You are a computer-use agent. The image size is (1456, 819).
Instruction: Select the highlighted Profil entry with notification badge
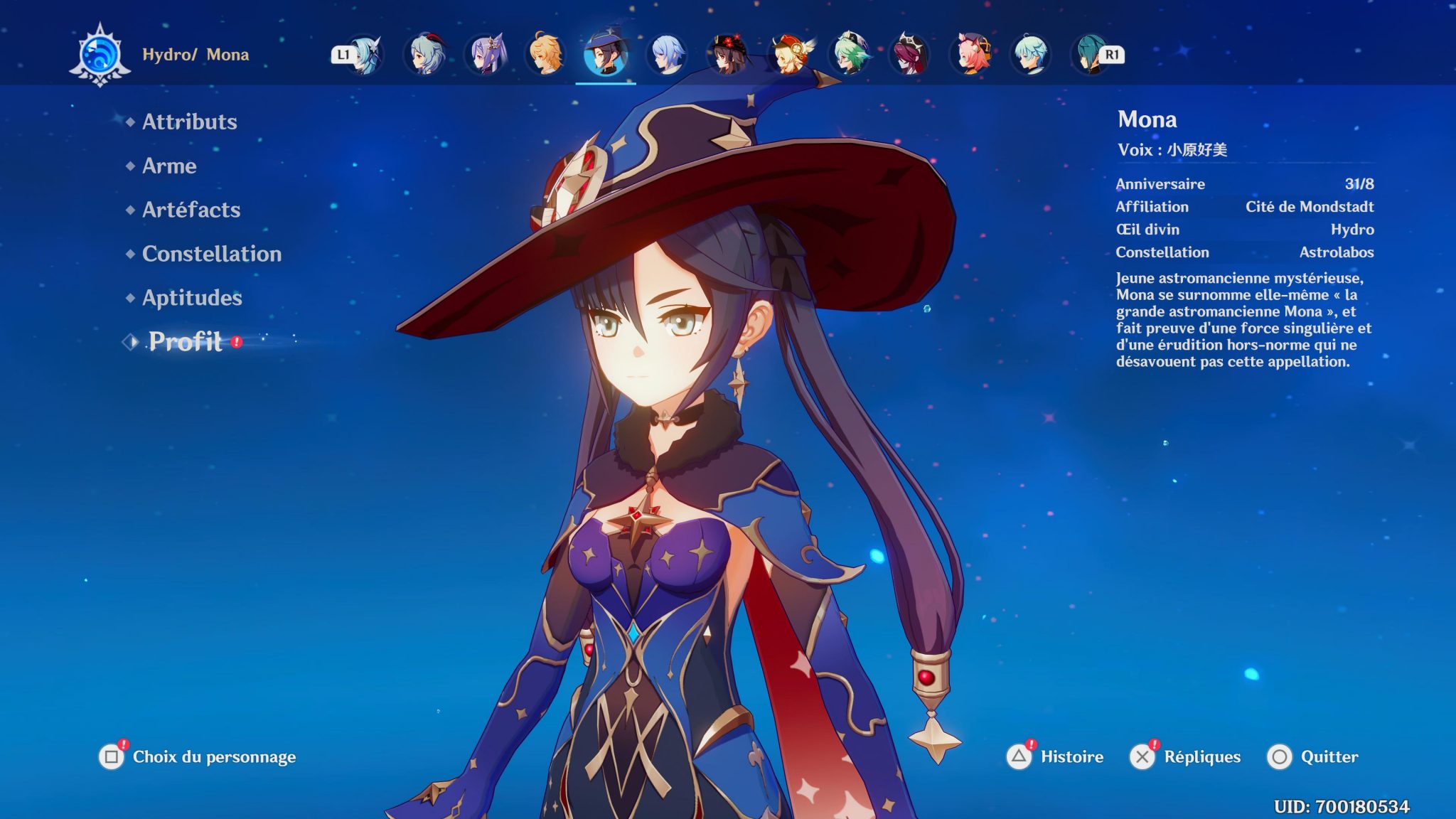pyautogui.click(x=183, y=343)
